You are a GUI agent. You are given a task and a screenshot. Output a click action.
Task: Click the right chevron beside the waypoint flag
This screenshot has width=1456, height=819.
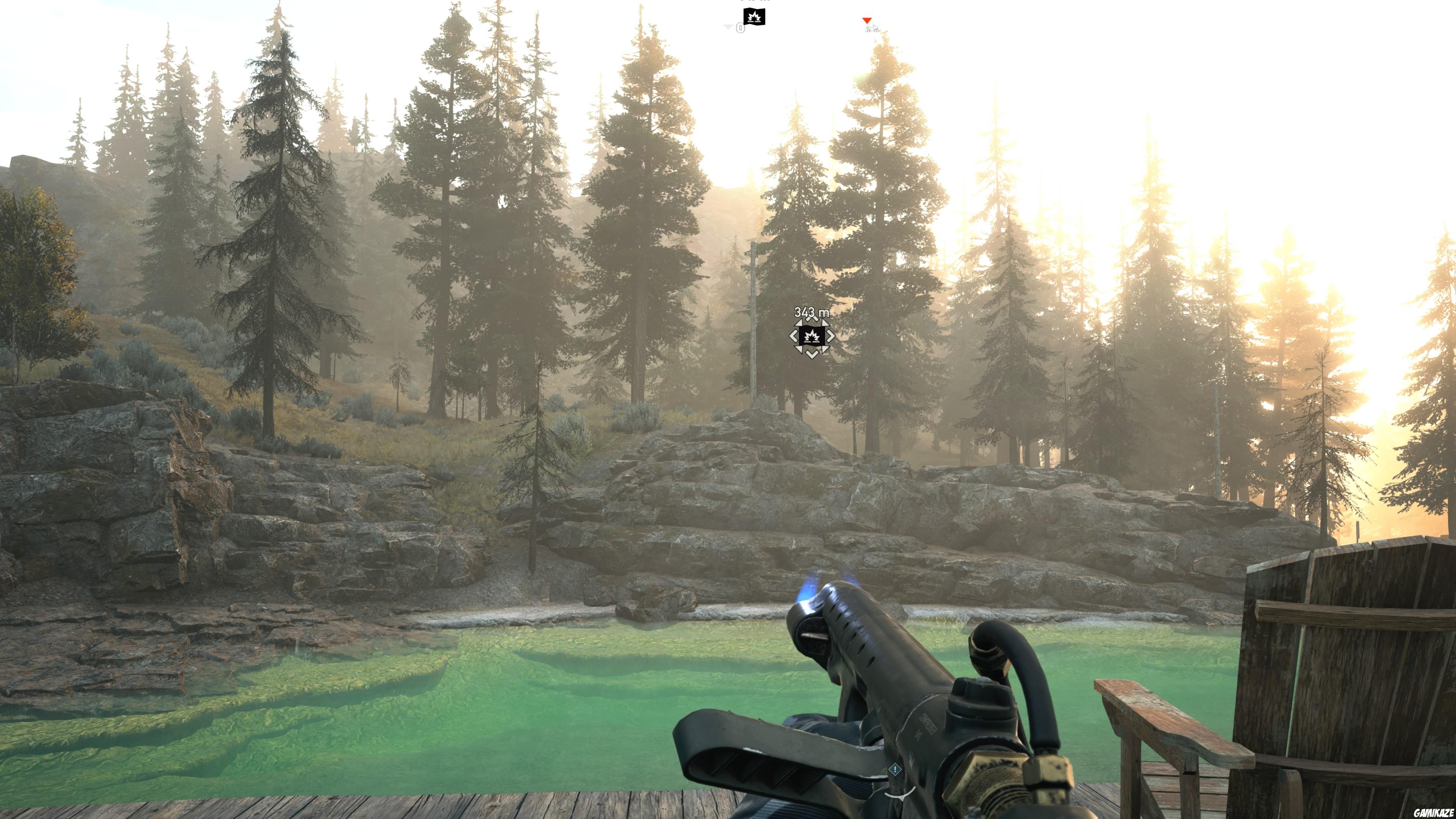click(x=830, y=336)
